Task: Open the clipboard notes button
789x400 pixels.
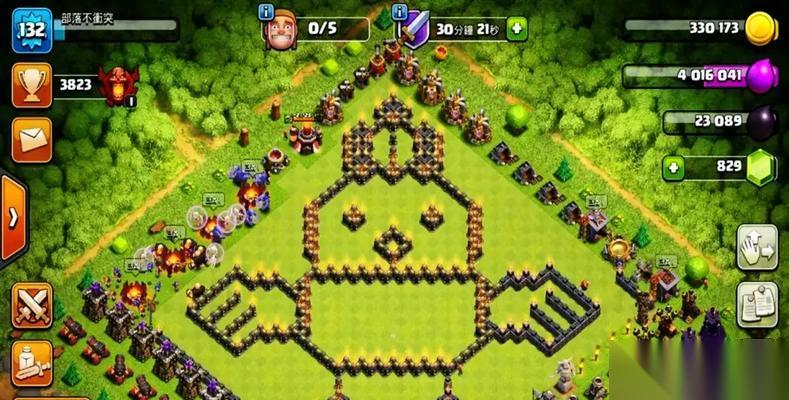Action: 756,304
